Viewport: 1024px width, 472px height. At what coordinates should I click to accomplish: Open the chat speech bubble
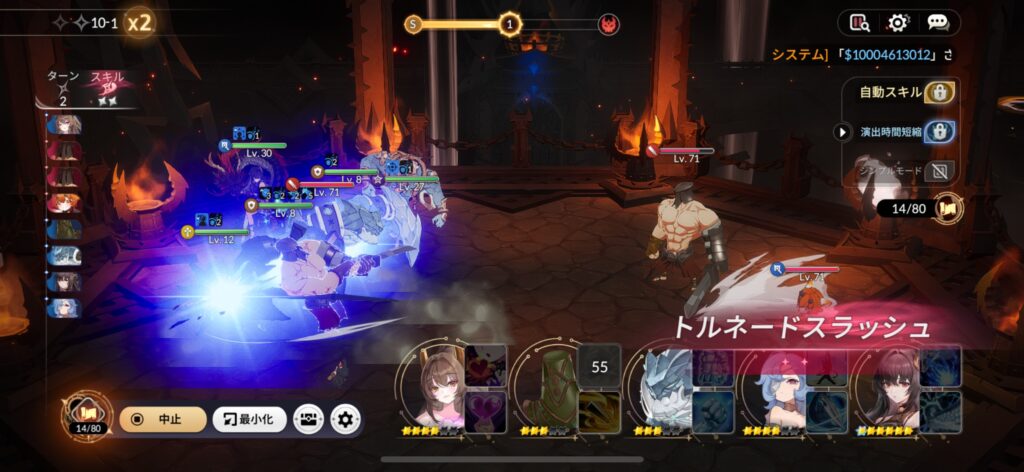pyautogui.click(x=937, y=22)
